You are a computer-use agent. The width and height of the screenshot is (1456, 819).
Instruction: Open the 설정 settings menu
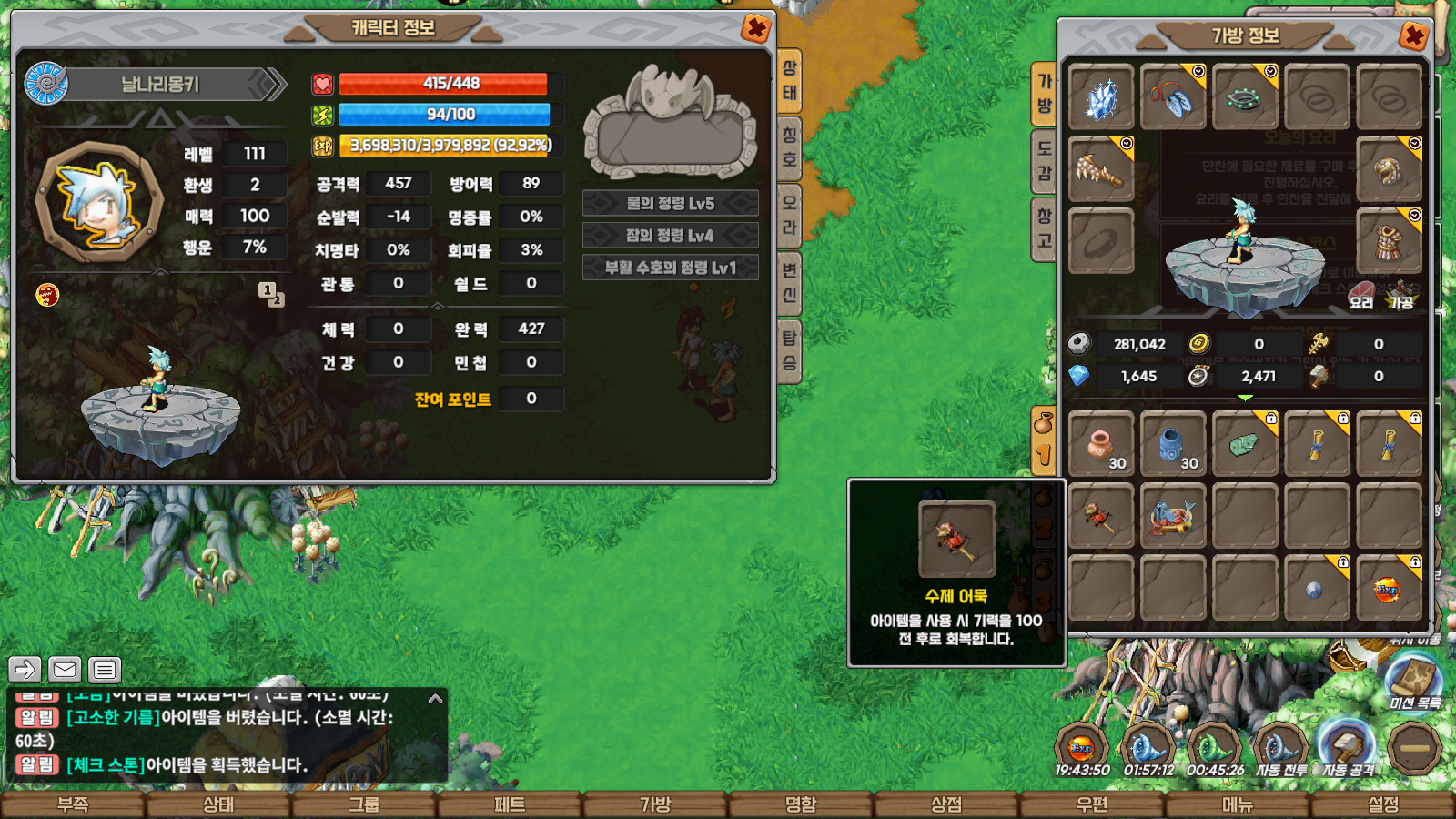tap(1383, 805)
